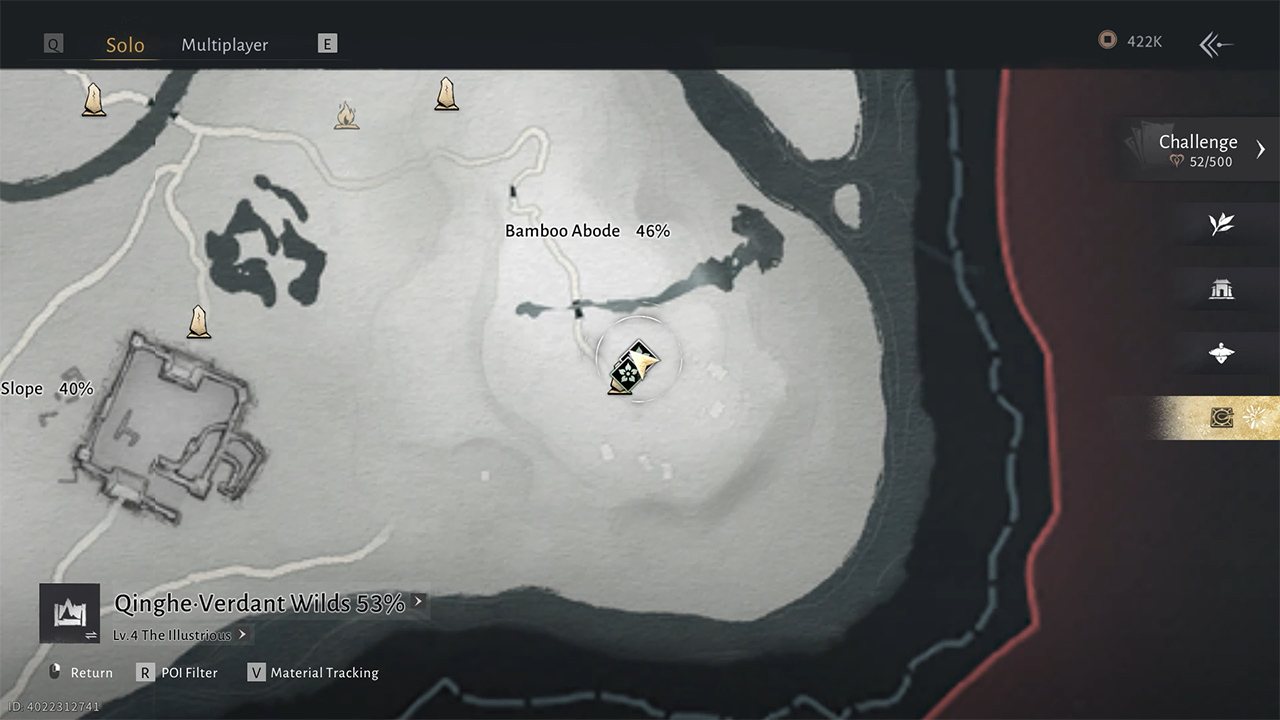This screenshot has height=720, width=1280.
Task: Switch to the Multiplayer tab
Action: 224,45
